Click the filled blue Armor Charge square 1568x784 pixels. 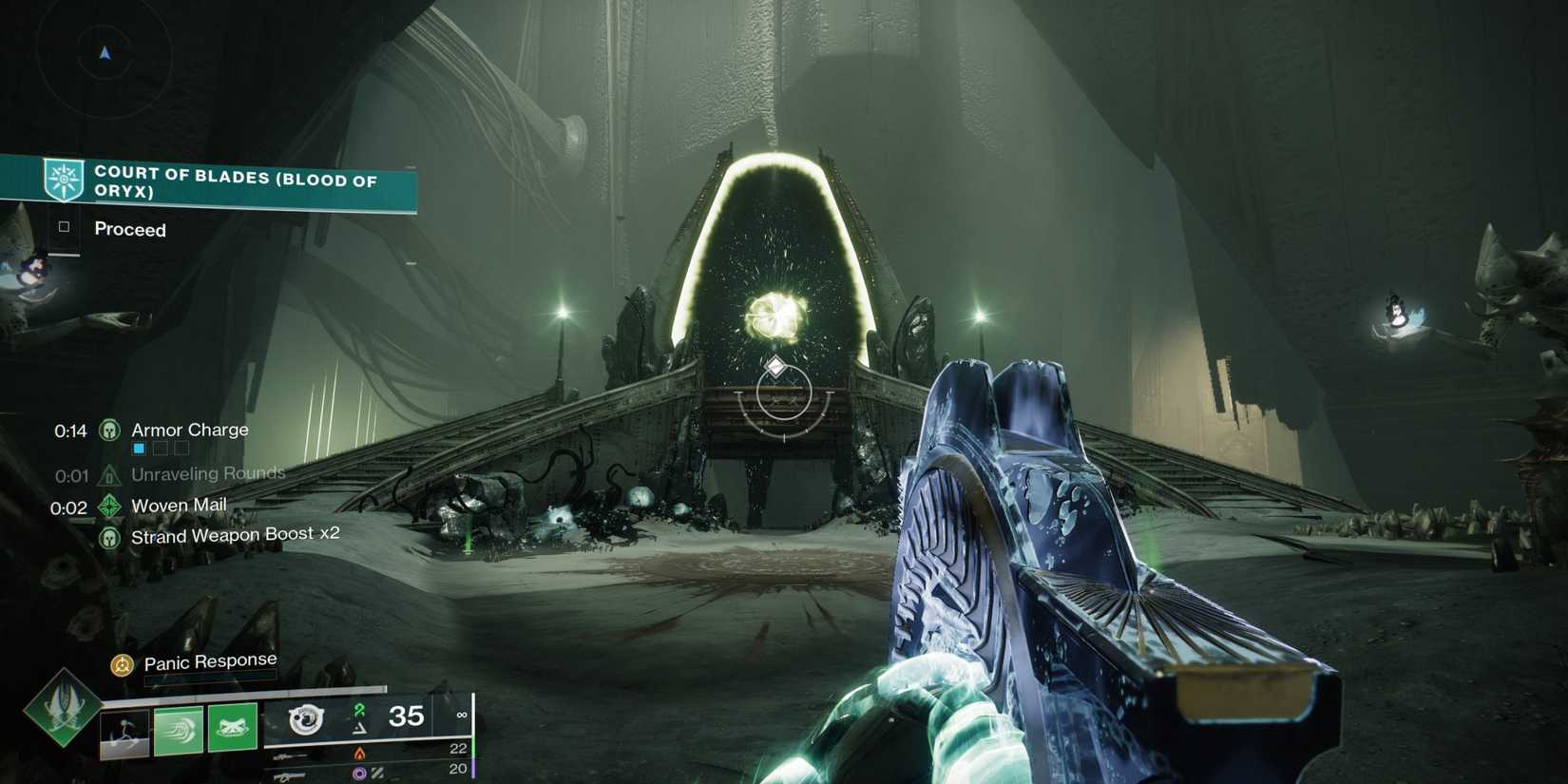click(140, 448)
